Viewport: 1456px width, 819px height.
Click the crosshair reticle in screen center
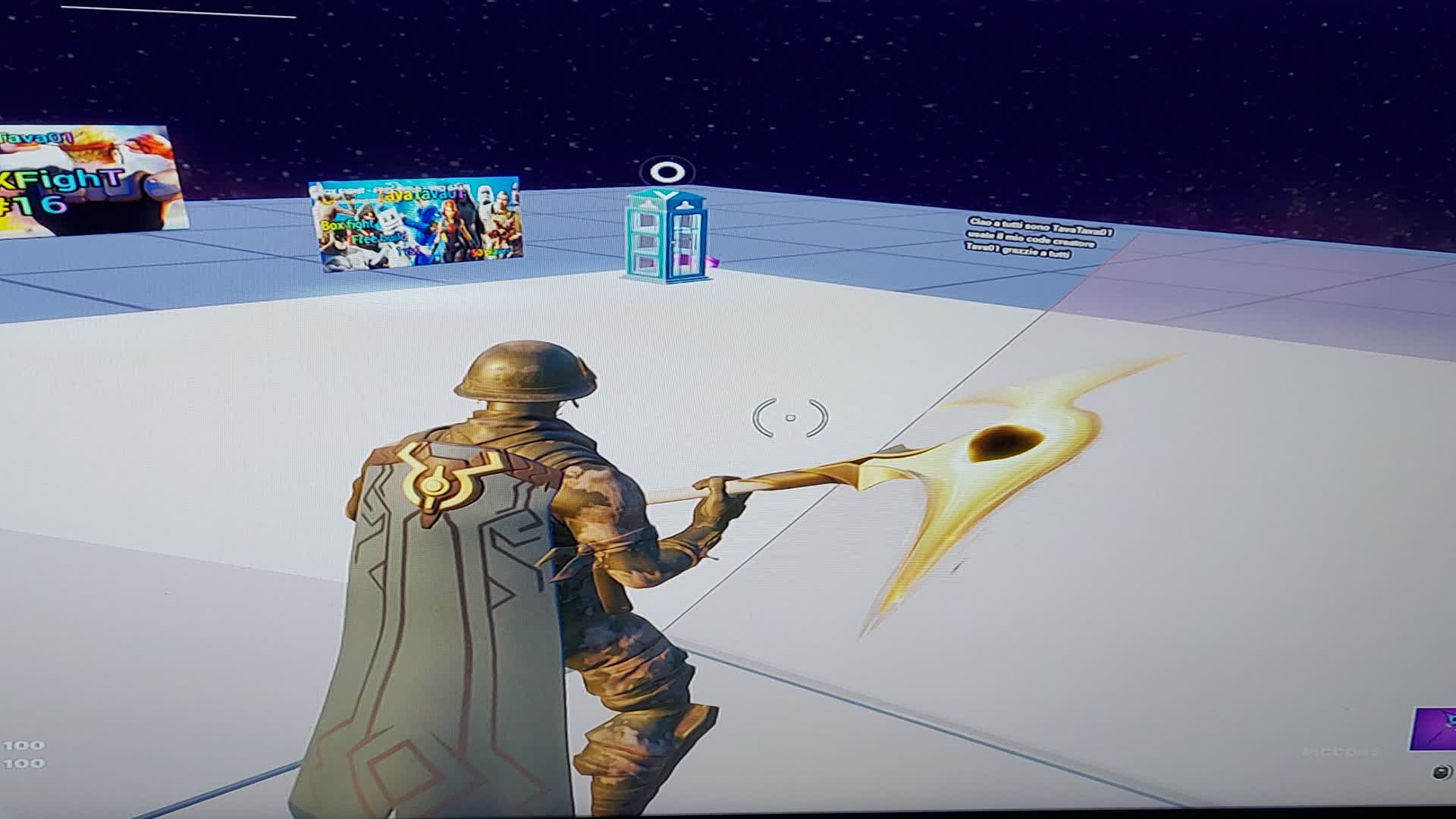pos(791,416)
